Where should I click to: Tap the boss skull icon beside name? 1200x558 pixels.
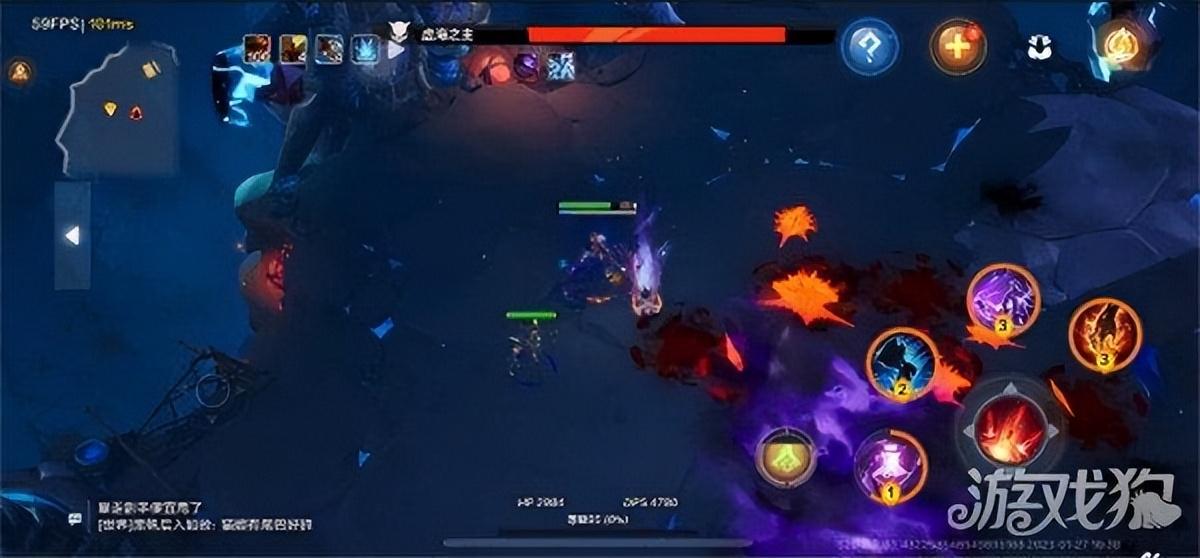[399, 33]
